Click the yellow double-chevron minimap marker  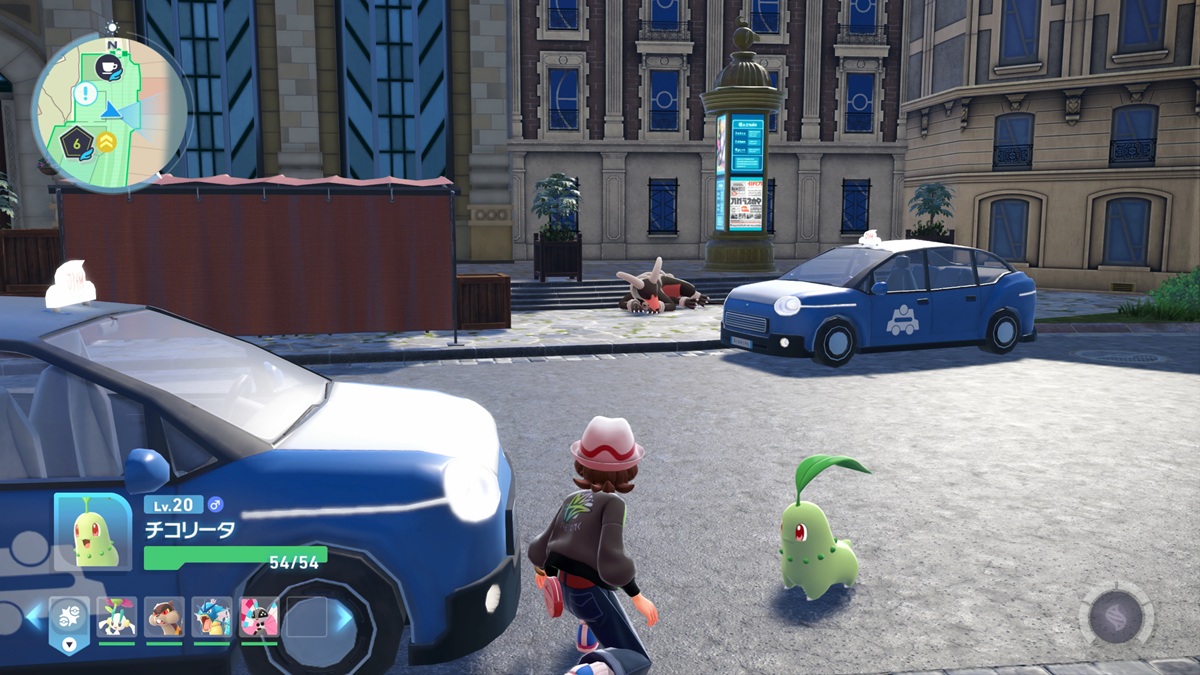pyautogui.click(x=106, y=143)
